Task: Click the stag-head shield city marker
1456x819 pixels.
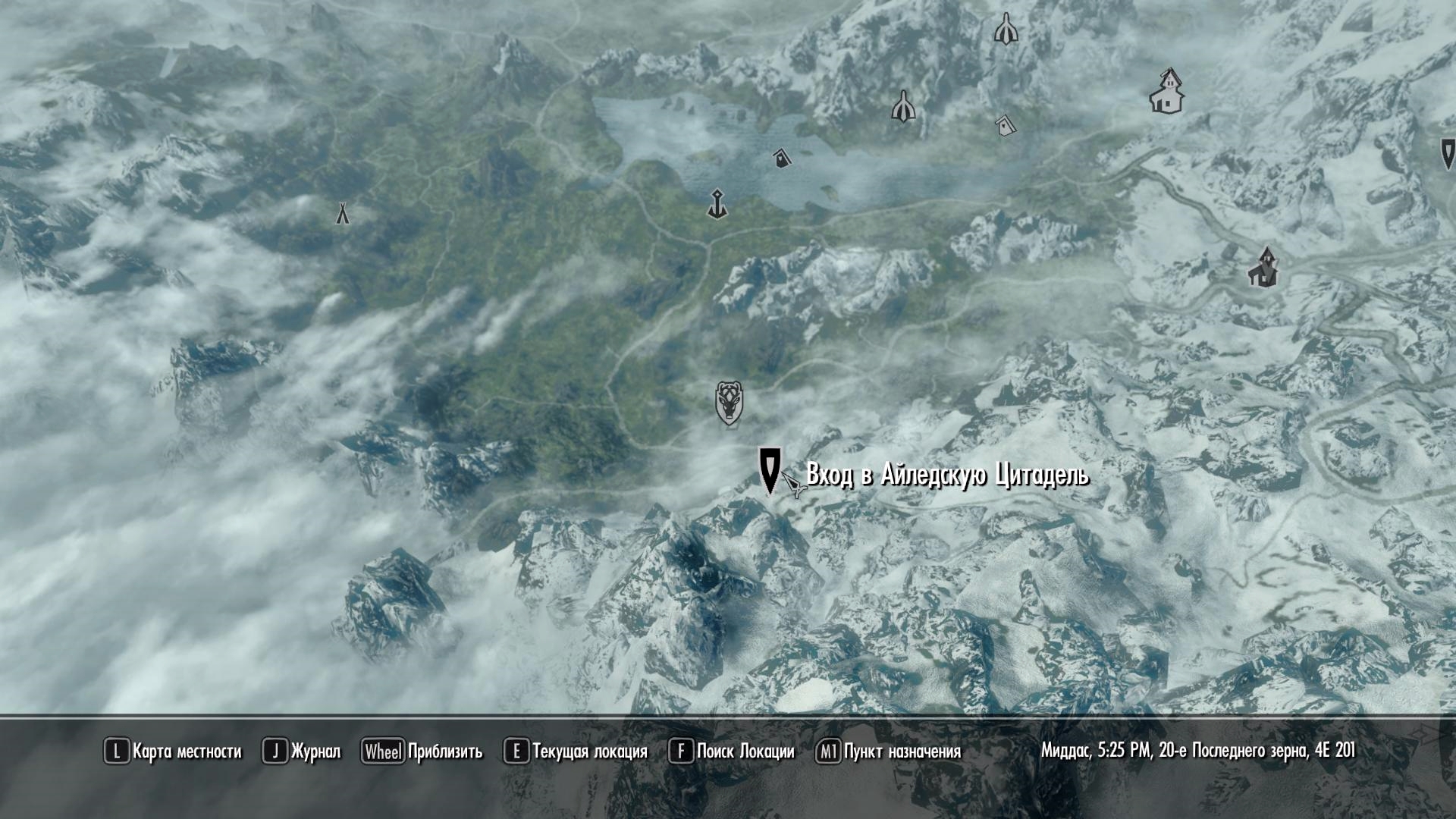Action: coord(729,402)
